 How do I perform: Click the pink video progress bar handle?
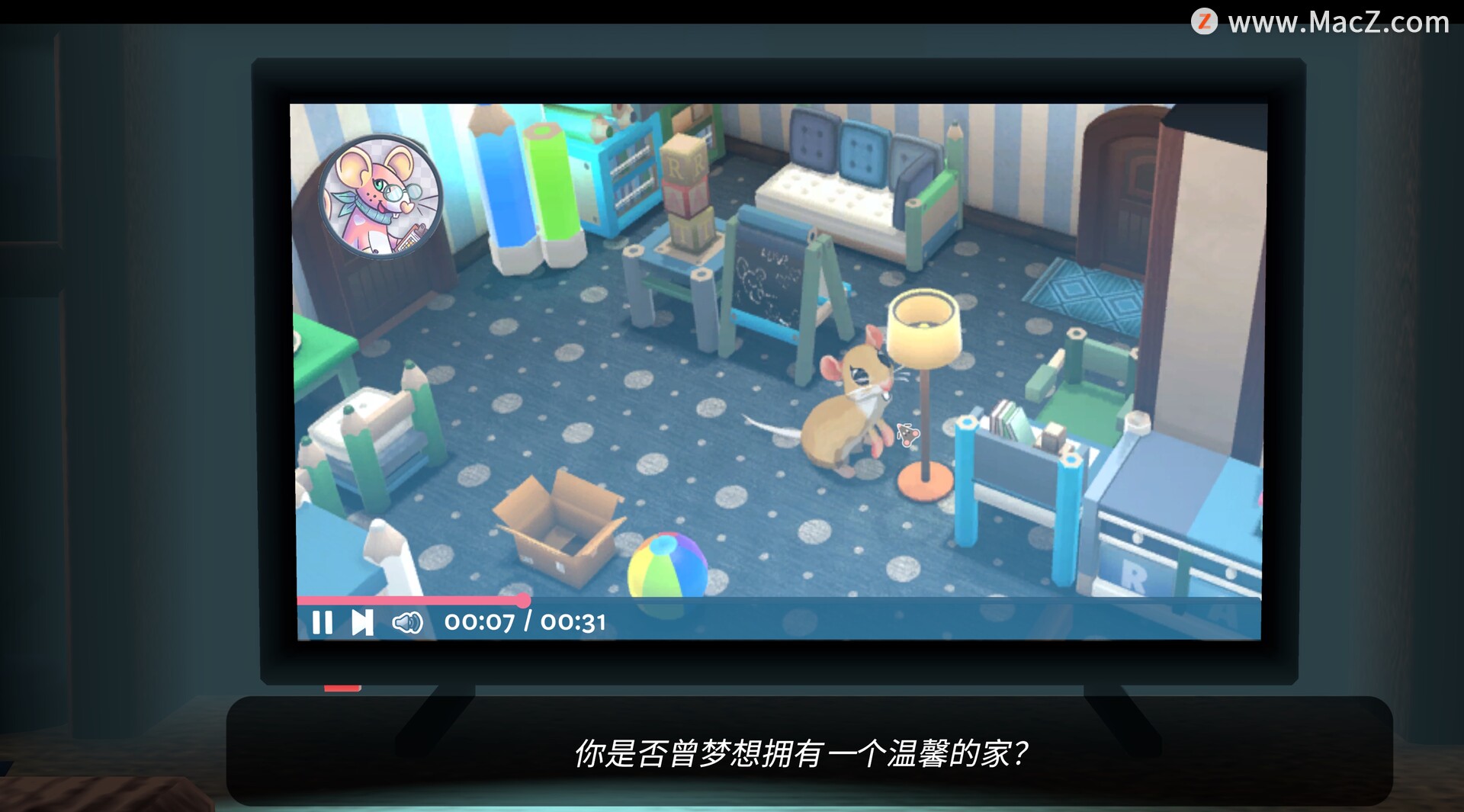pos(523,600)
